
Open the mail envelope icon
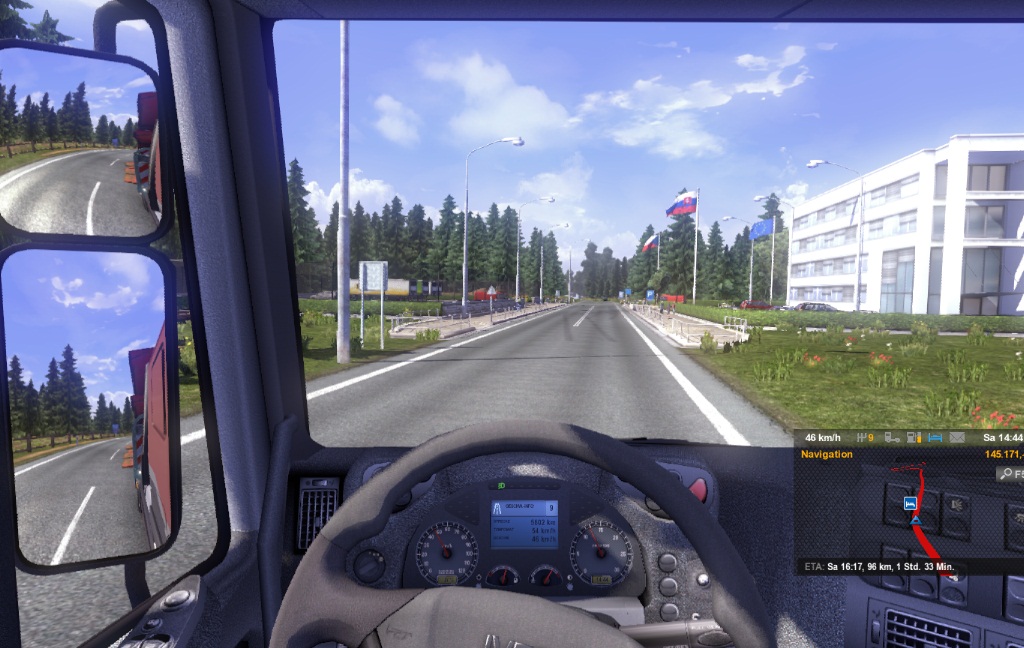pyautogui.click(x=957, y=437)
